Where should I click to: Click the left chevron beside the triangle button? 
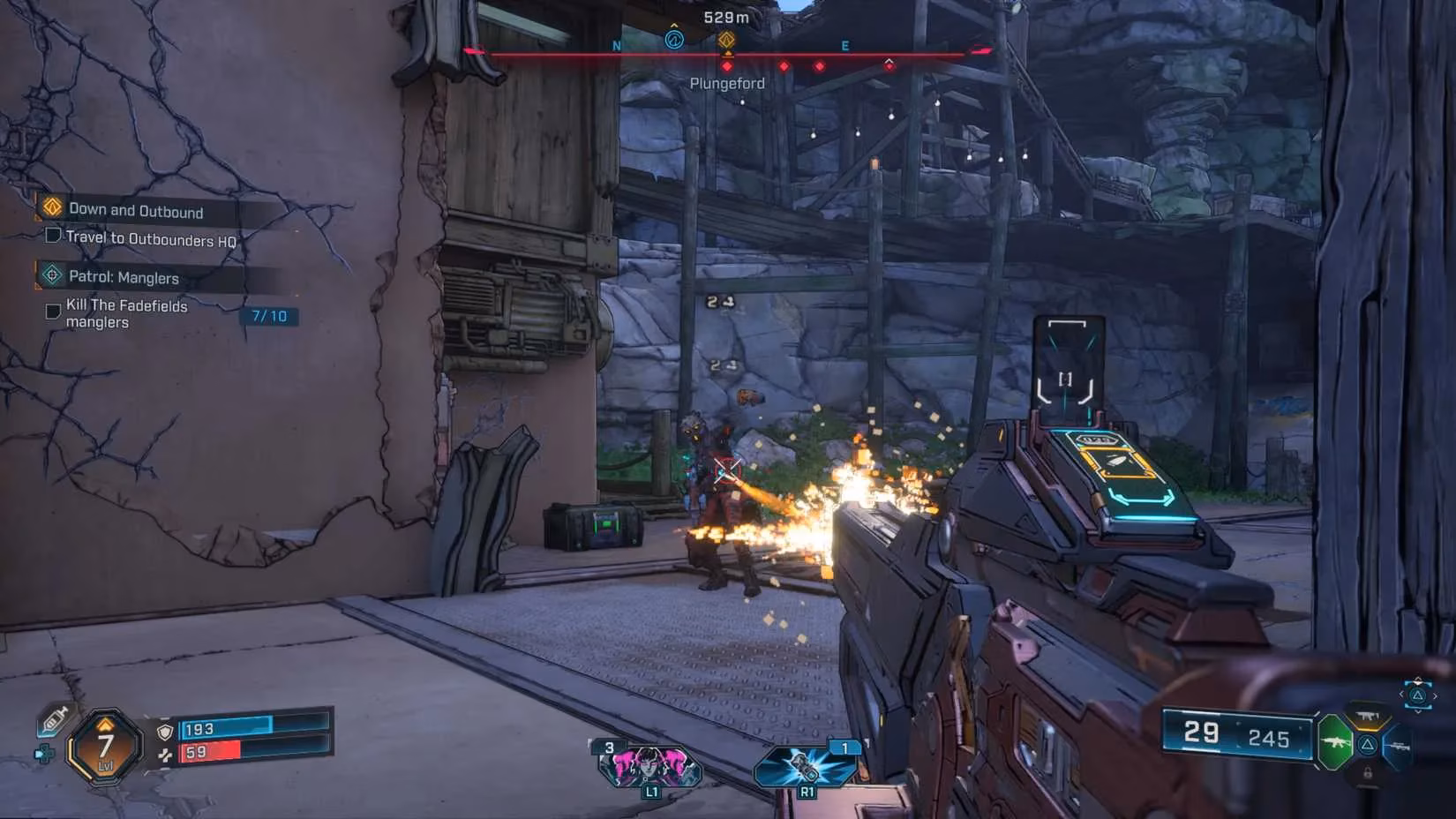[1401, 694]
